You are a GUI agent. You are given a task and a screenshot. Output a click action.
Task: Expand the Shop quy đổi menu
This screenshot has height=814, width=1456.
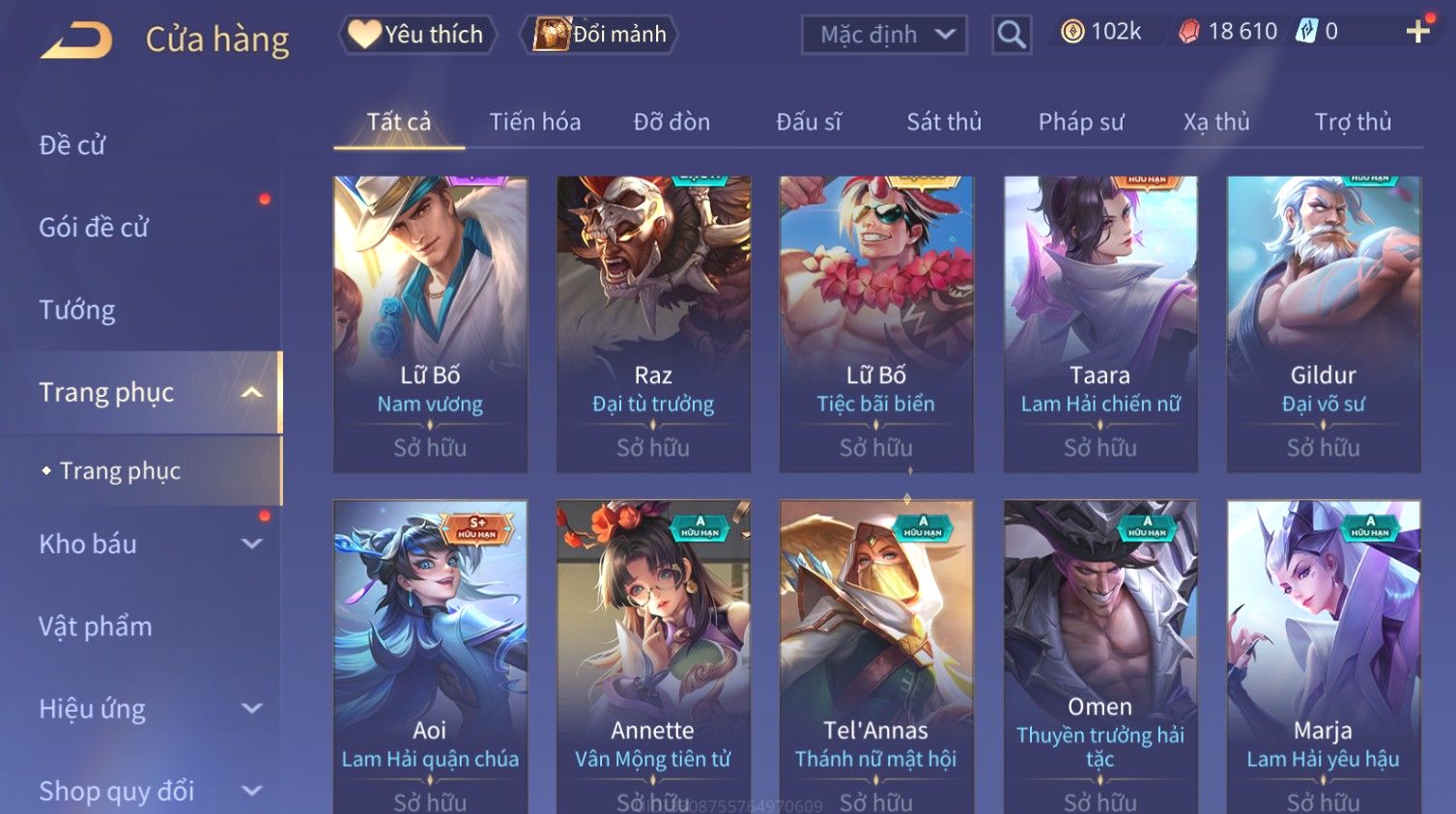pos(145,791)
